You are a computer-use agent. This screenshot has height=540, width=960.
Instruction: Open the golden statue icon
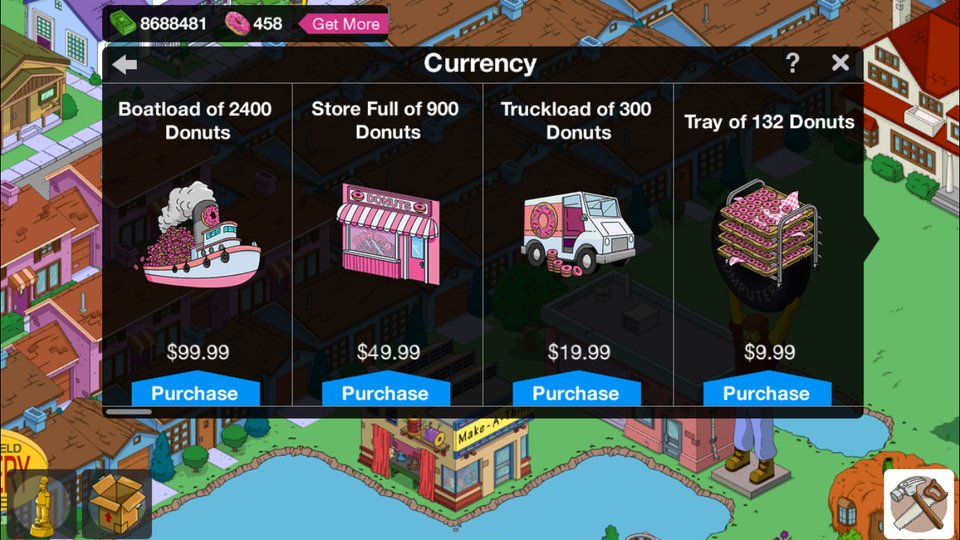click(43, 503)
